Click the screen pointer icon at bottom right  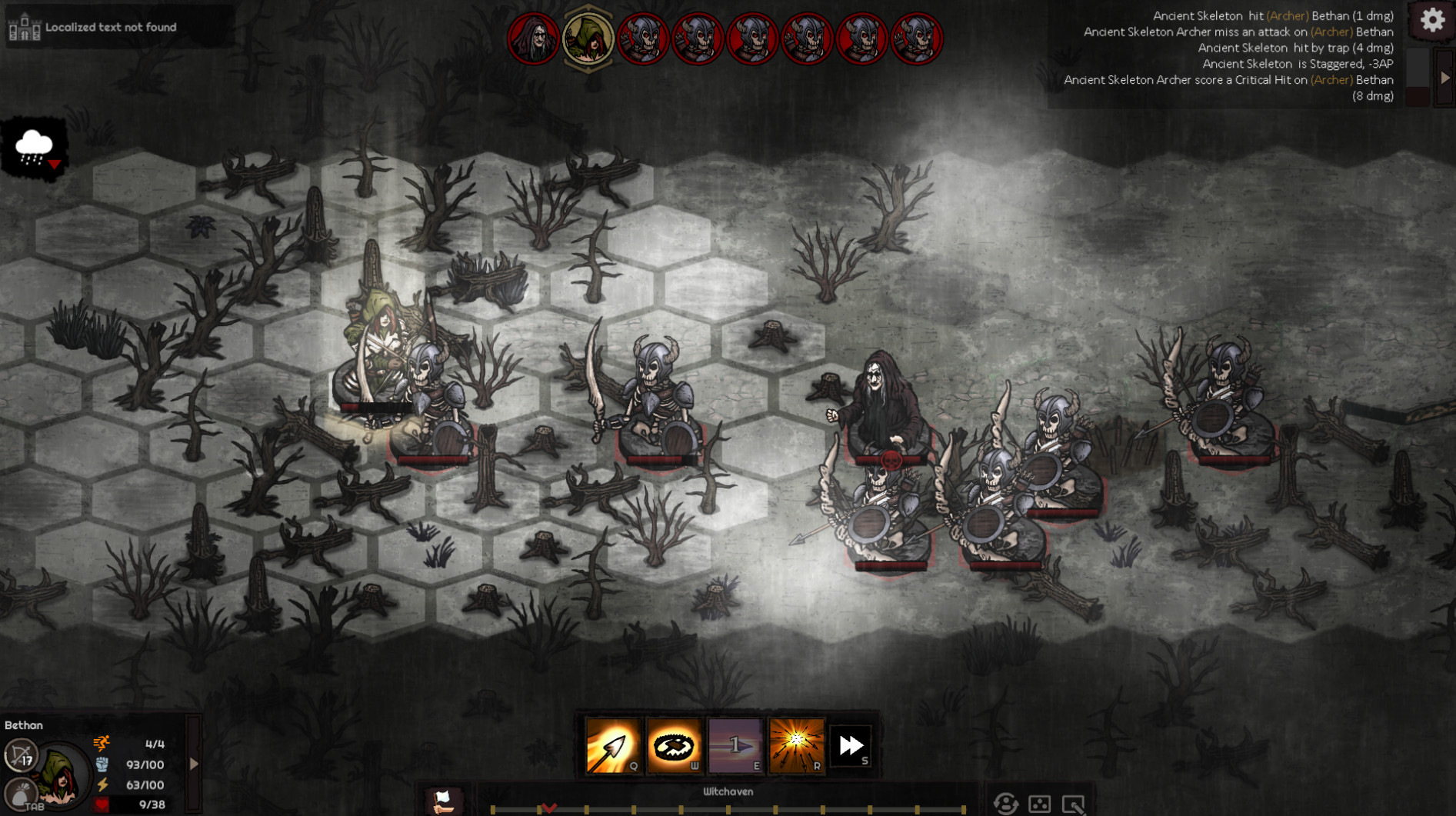[1073, 804]
